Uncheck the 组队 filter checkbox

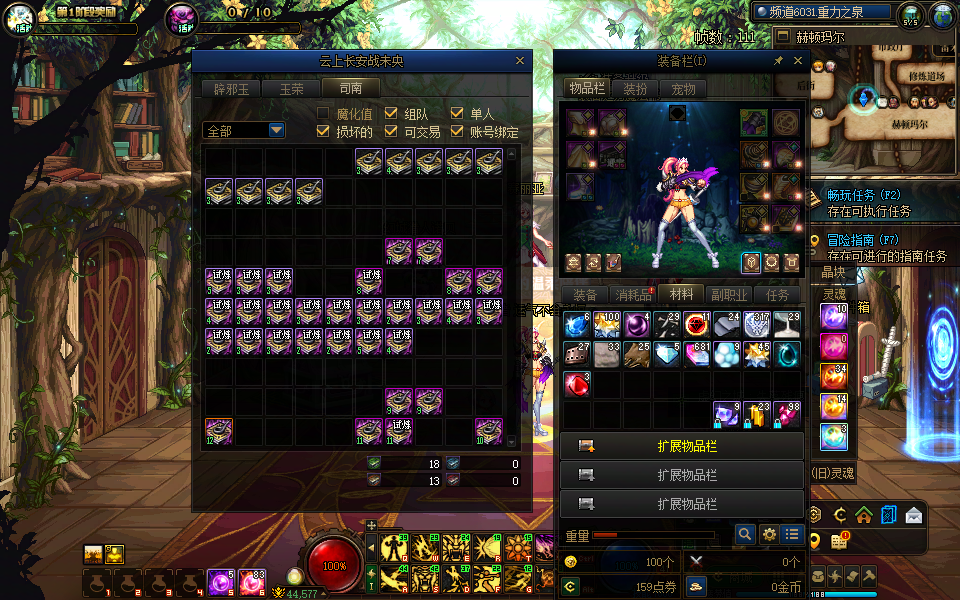391,114
